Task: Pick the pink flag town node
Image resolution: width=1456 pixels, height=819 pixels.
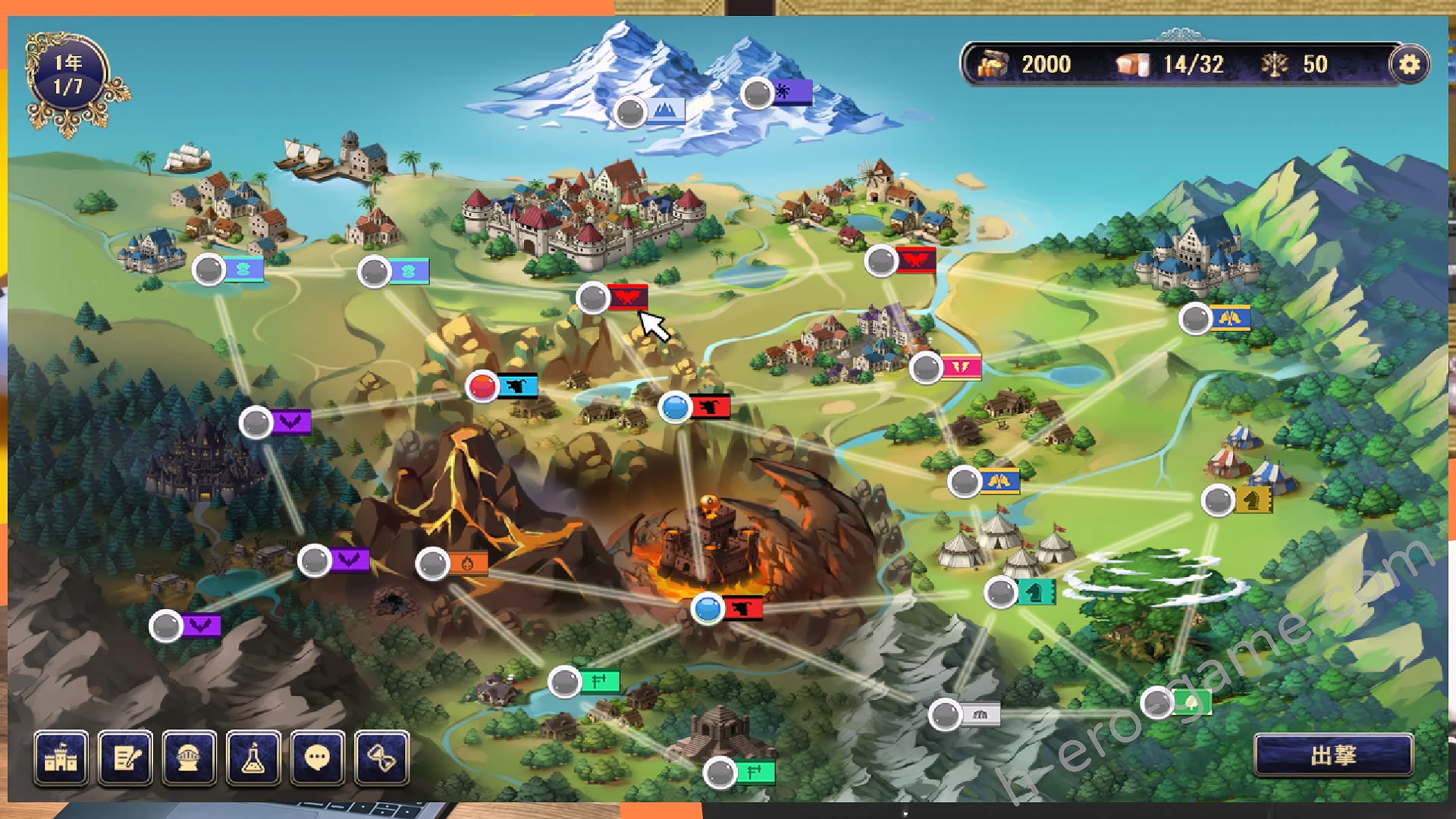Action: tap(926, 369)
